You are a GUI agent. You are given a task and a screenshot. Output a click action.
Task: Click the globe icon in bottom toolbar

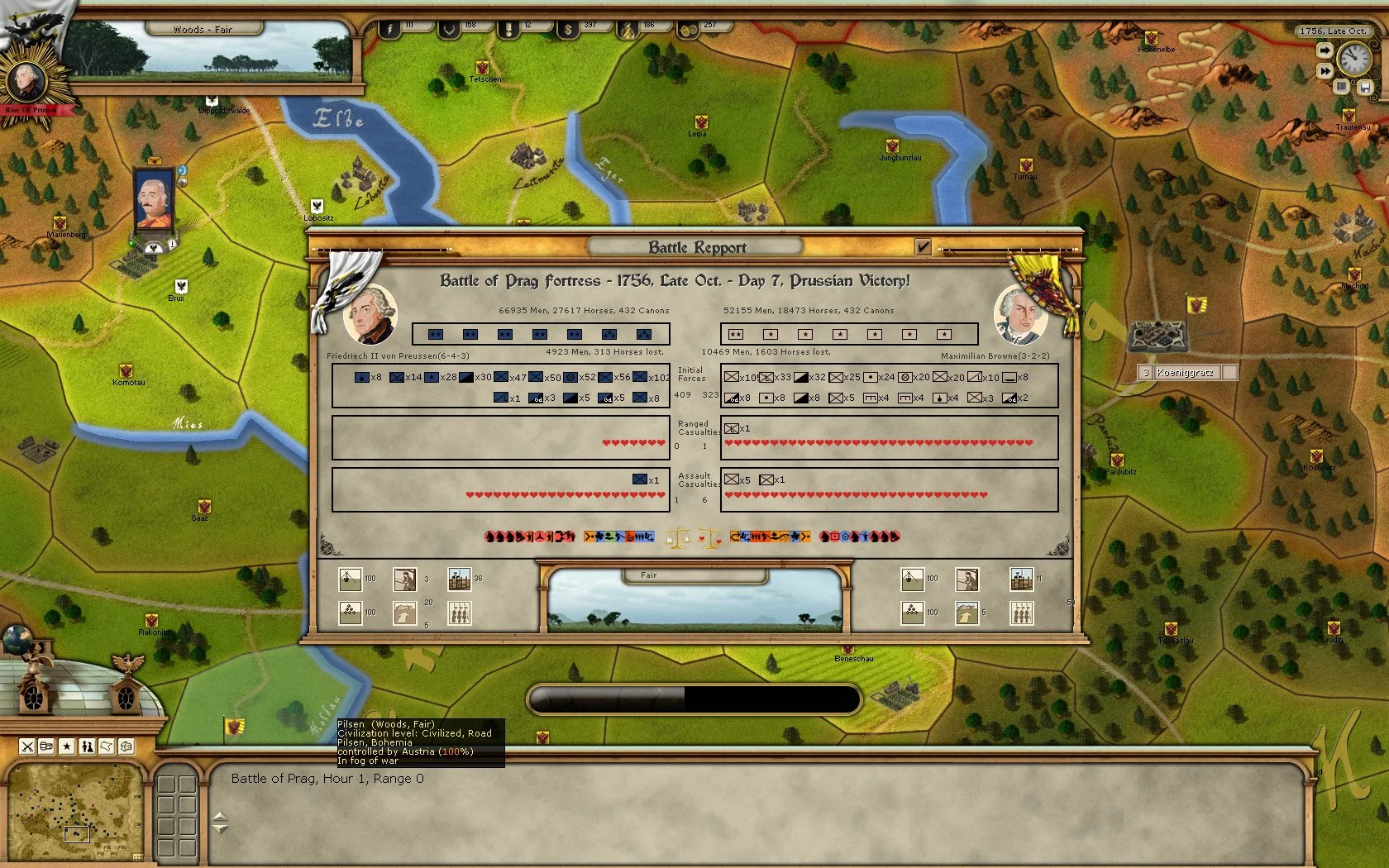(124, 746)
